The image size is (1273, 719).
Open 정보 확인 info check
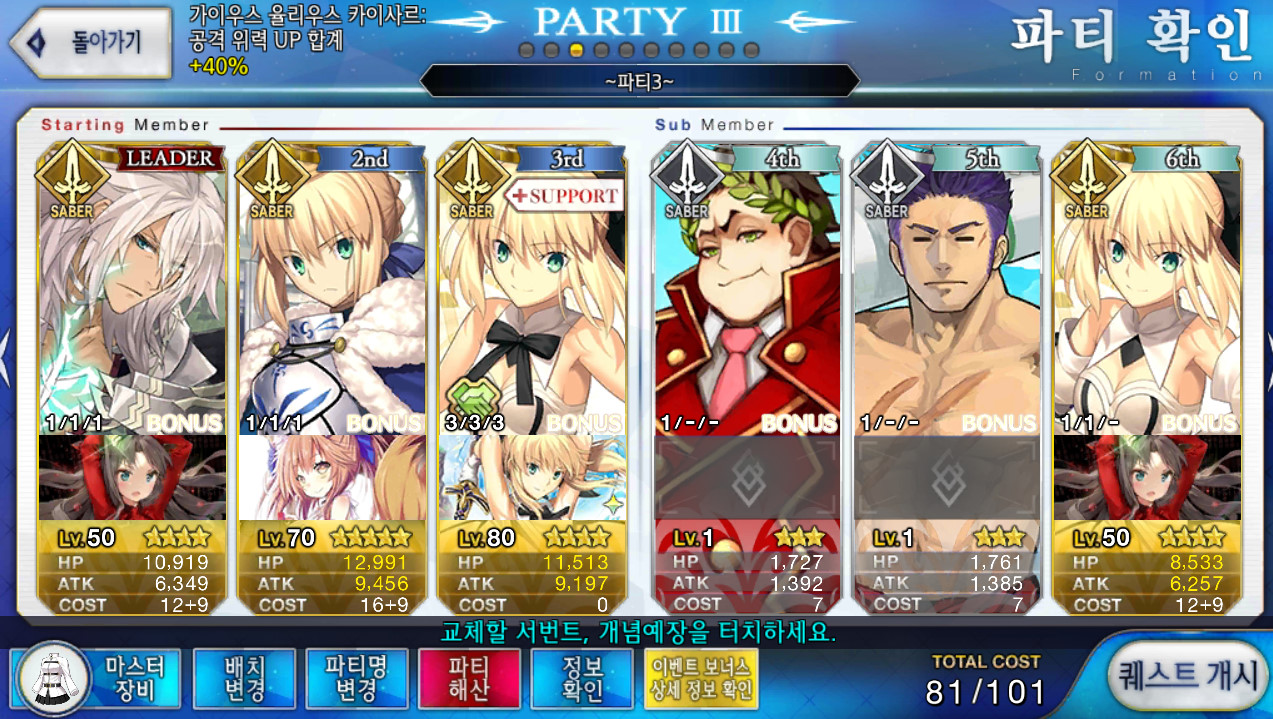582,678
